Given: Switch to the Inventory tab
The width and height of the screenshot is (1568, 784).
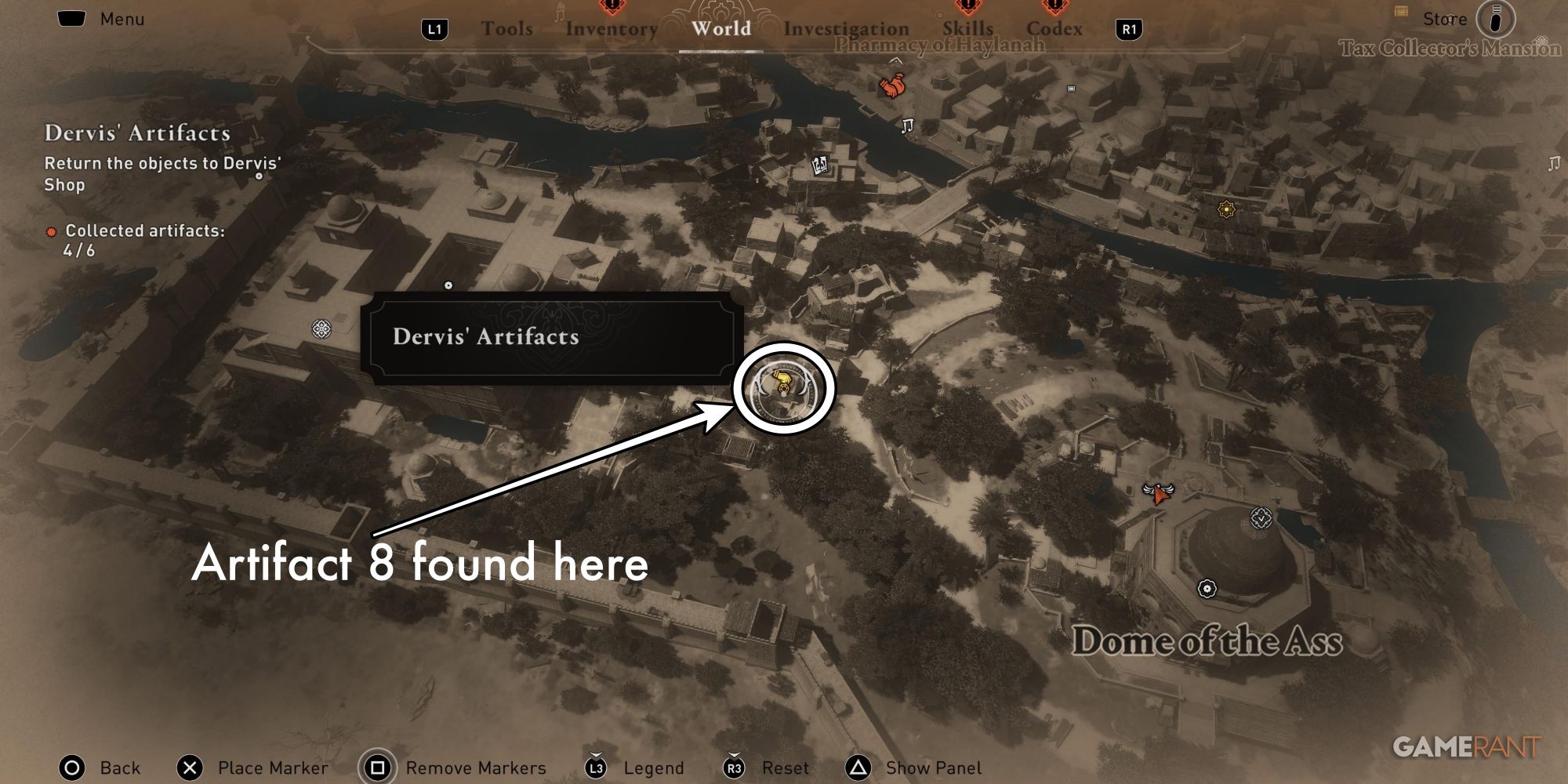Looking at the screenshot, I should [612, 29].
